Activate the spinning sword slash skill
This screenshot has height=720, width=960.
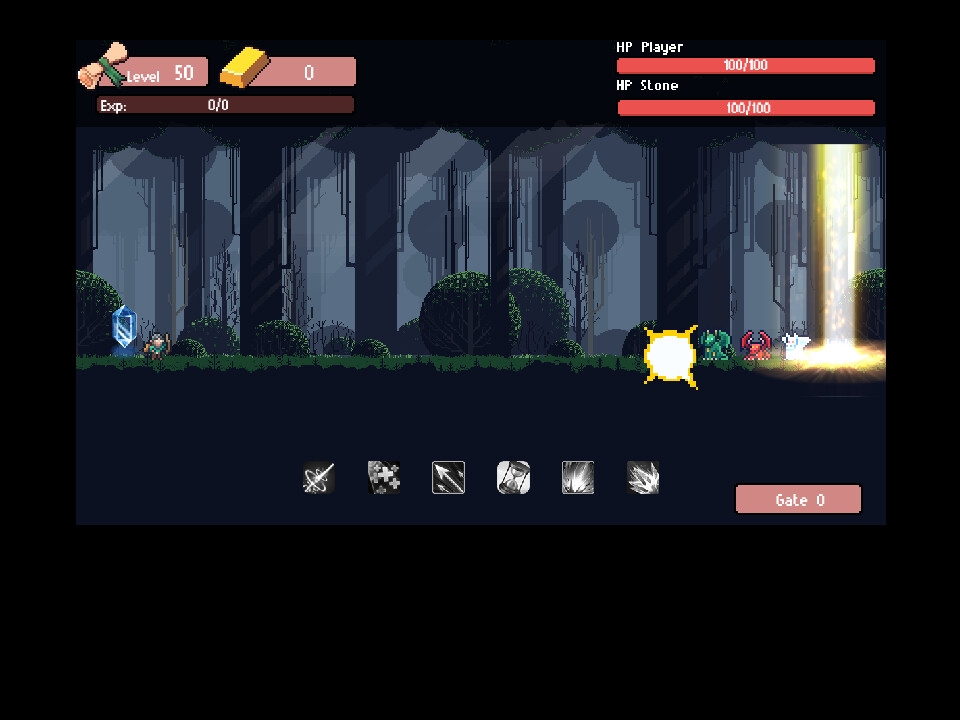coord(318,478)
